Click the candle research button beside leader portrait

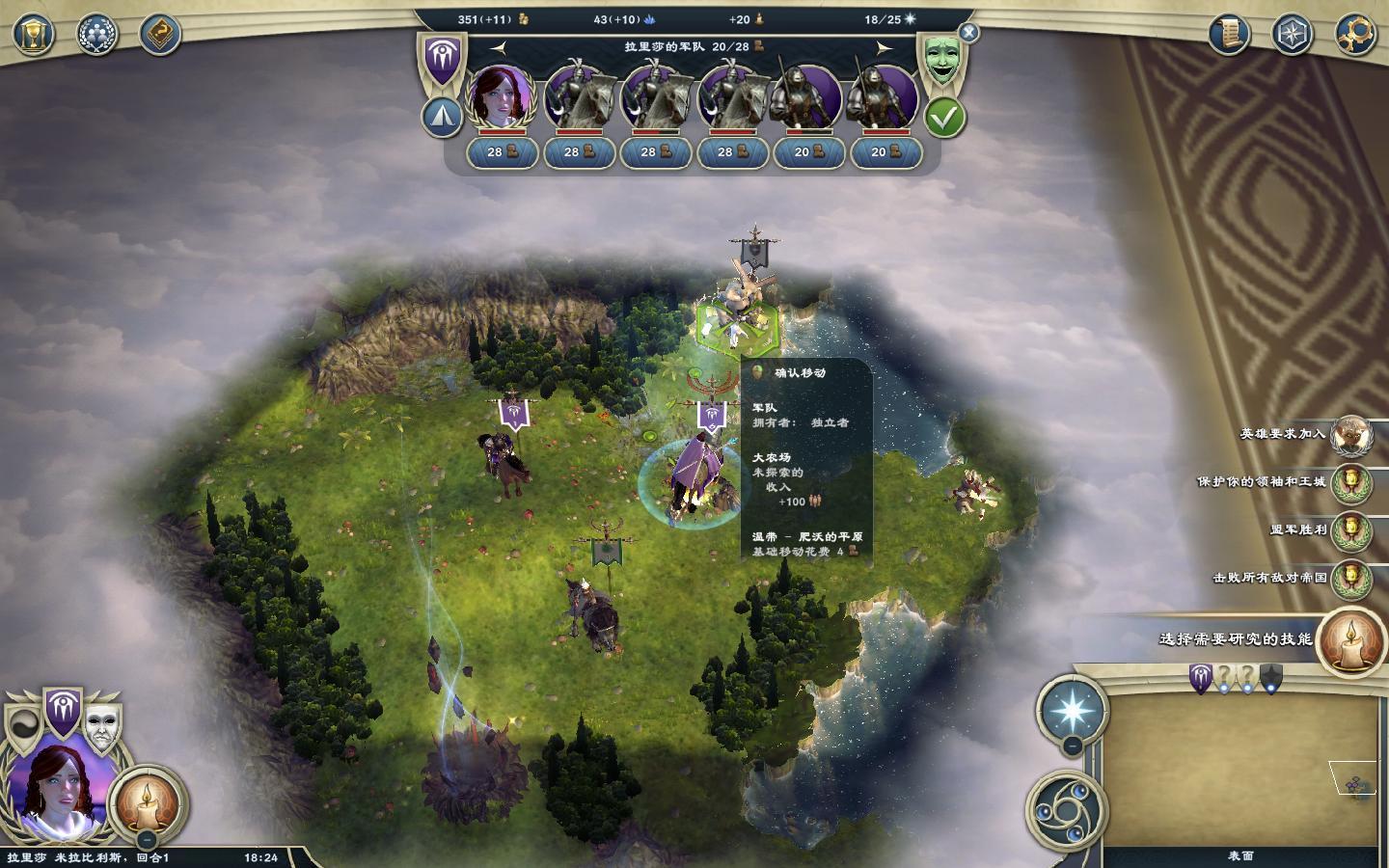[x=148, y=800]
